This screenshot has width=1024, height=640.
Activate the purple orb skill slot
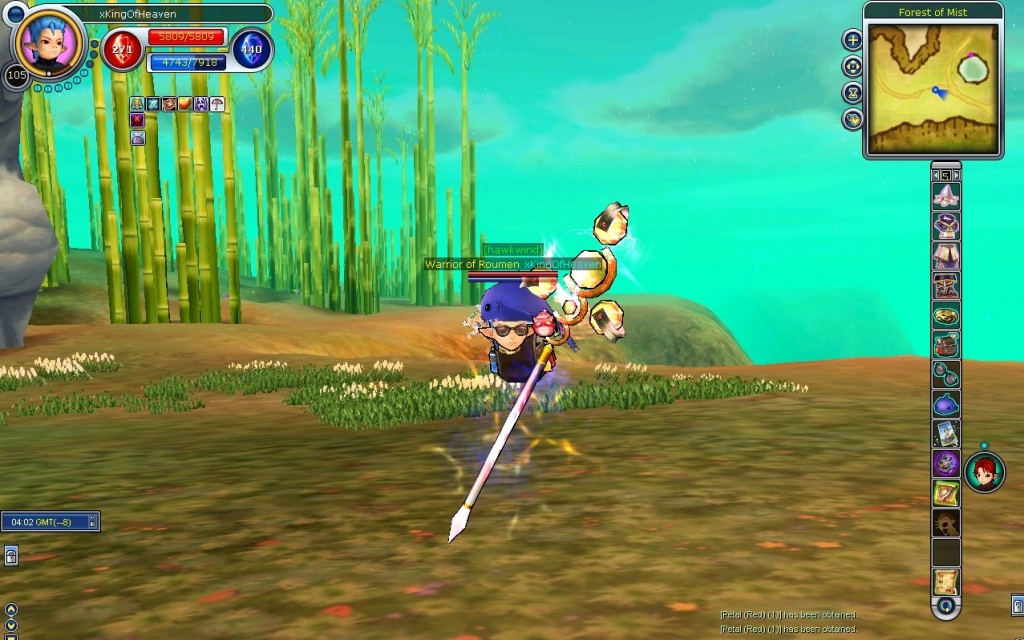(946, 463)
